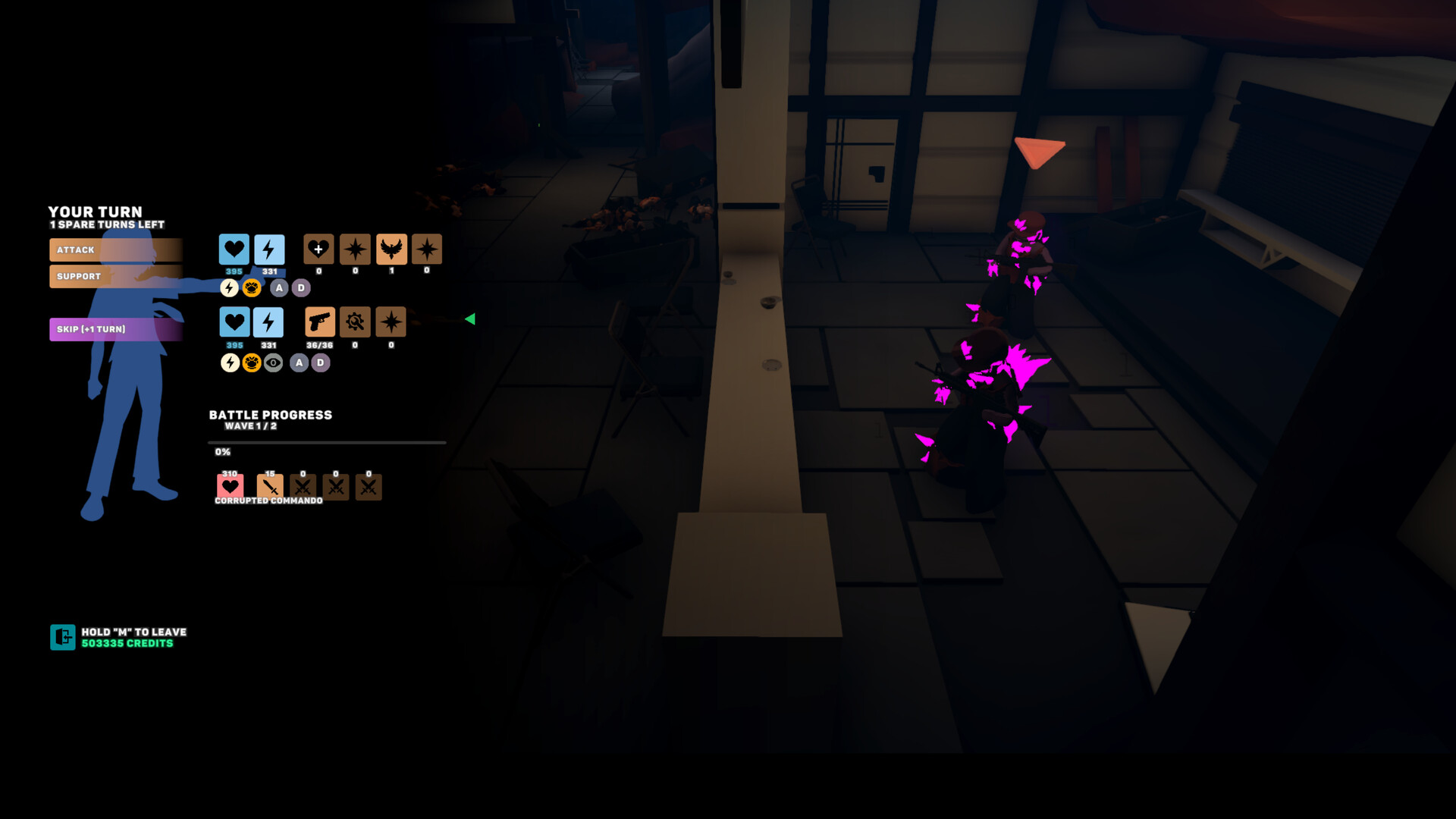Click the A circle badge on first character
The image size is (1456, 819).
point(279,287)
